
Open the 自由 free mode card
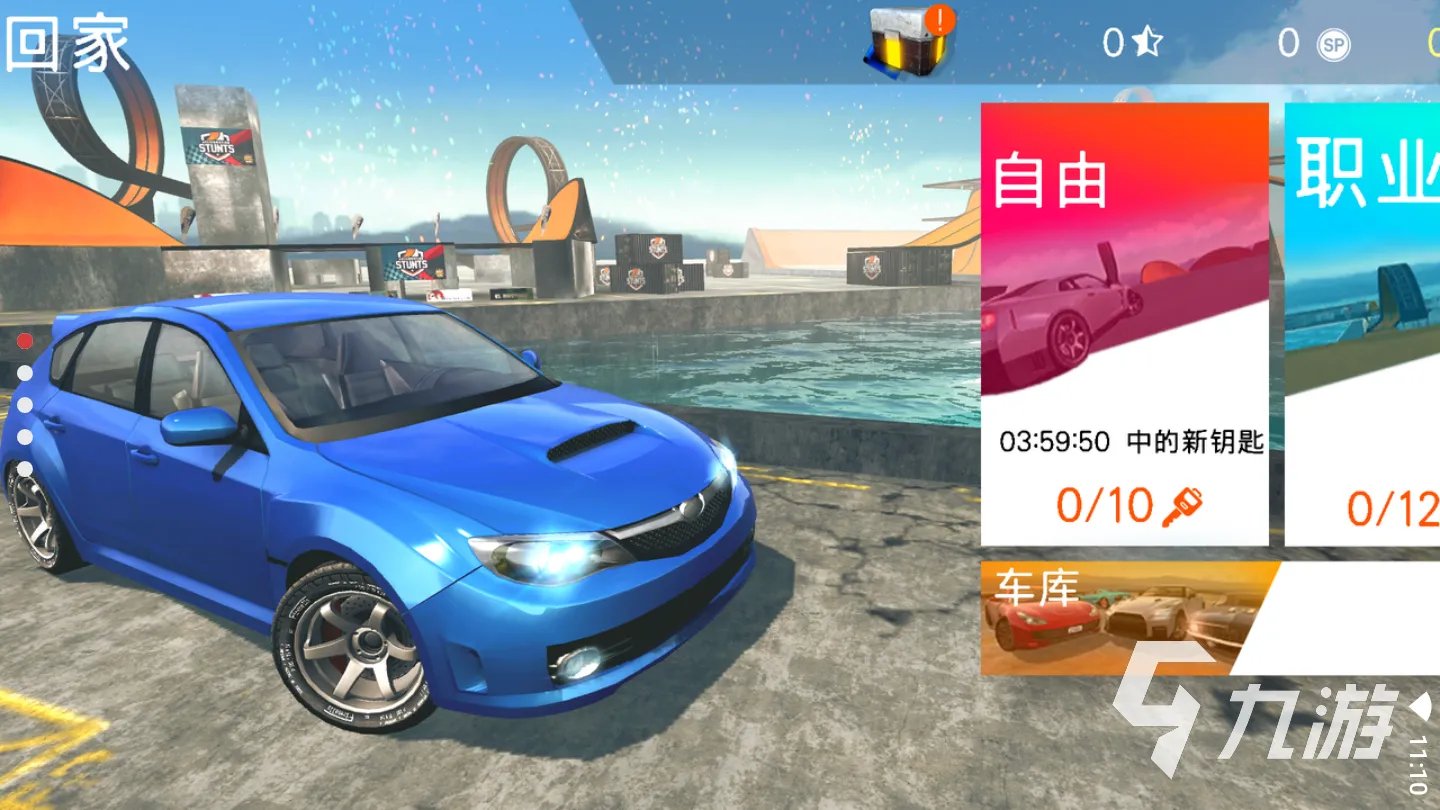pyautogui.click(x=1124, y=324)
